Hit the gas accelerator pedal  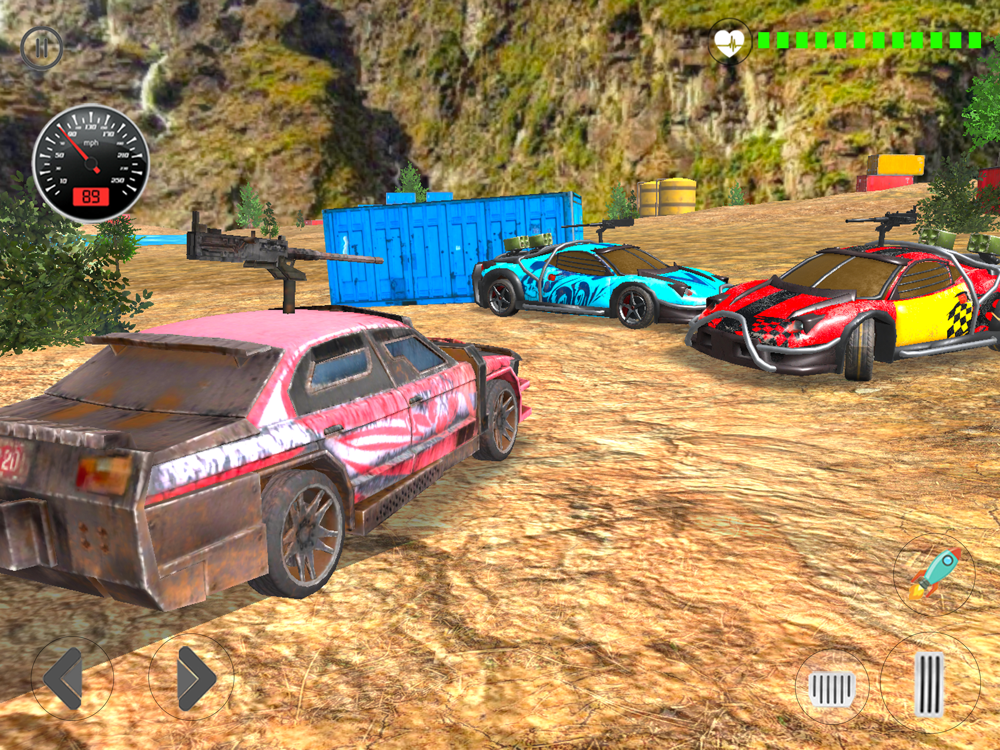click(x=930, y=683)
